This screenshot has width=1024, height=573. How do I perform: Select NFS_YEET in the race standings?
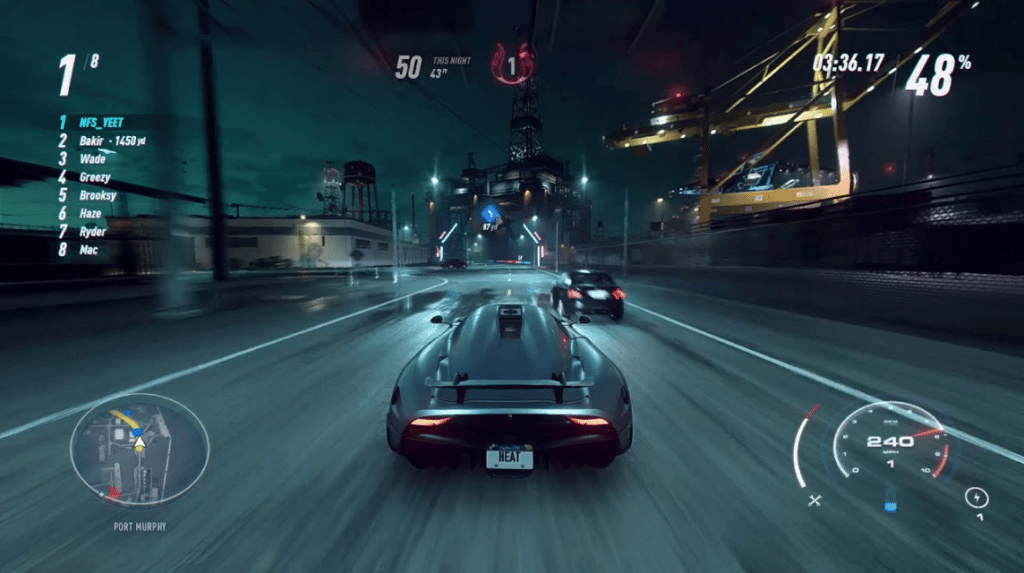pos(101,122)
